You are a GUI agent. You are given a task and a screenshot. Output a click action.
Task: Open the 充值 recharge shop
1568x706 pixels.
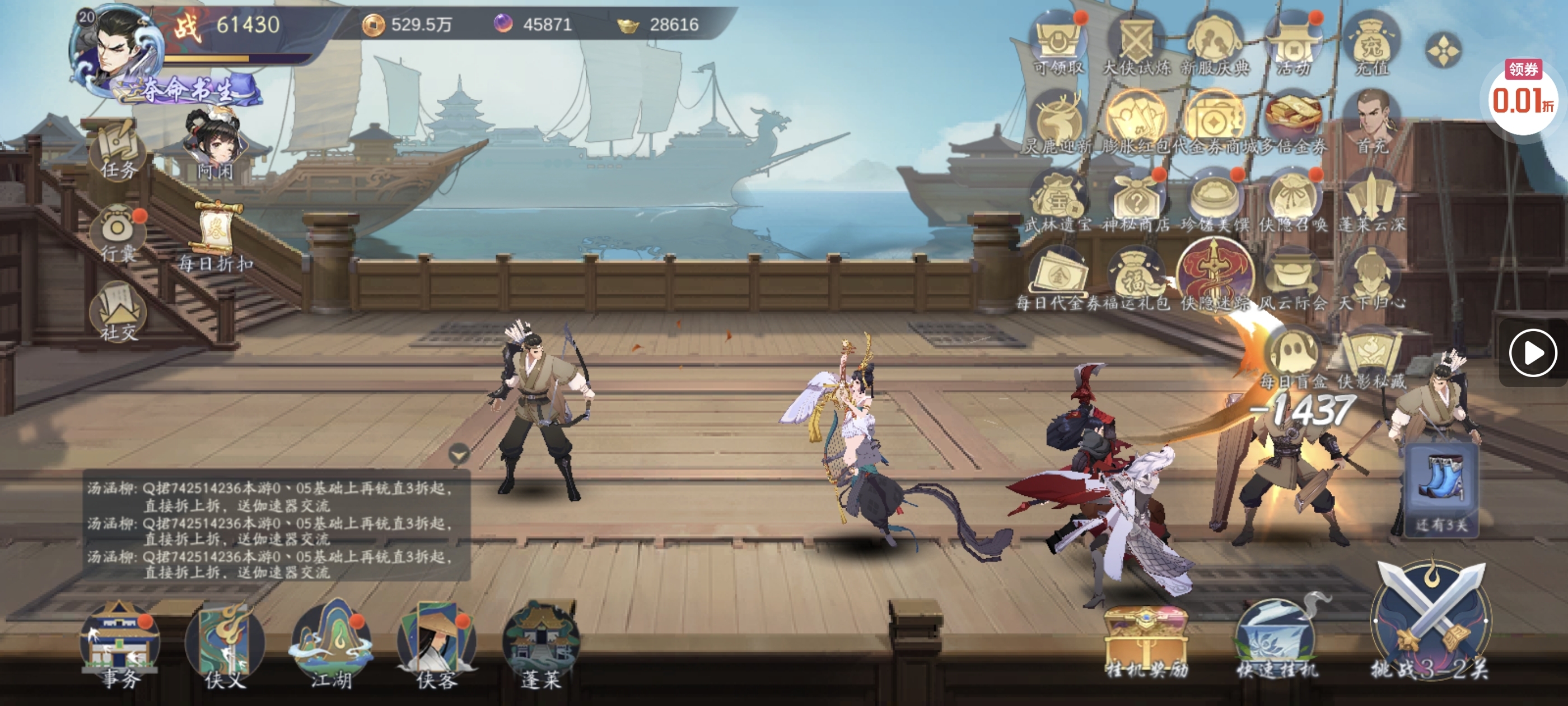point(1372,45)
